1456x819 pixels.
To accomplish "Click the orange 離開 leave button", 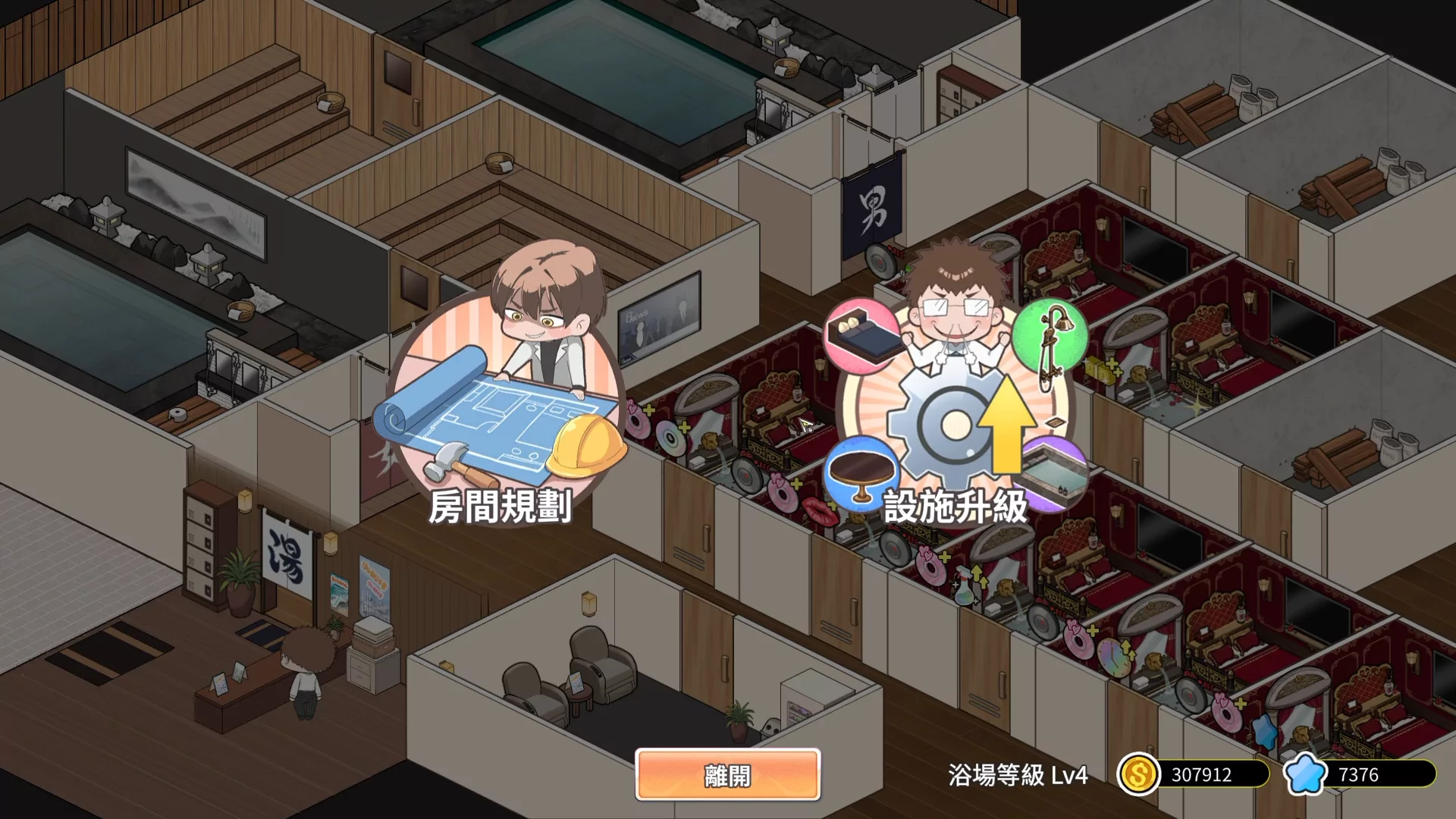I will 727,774.
